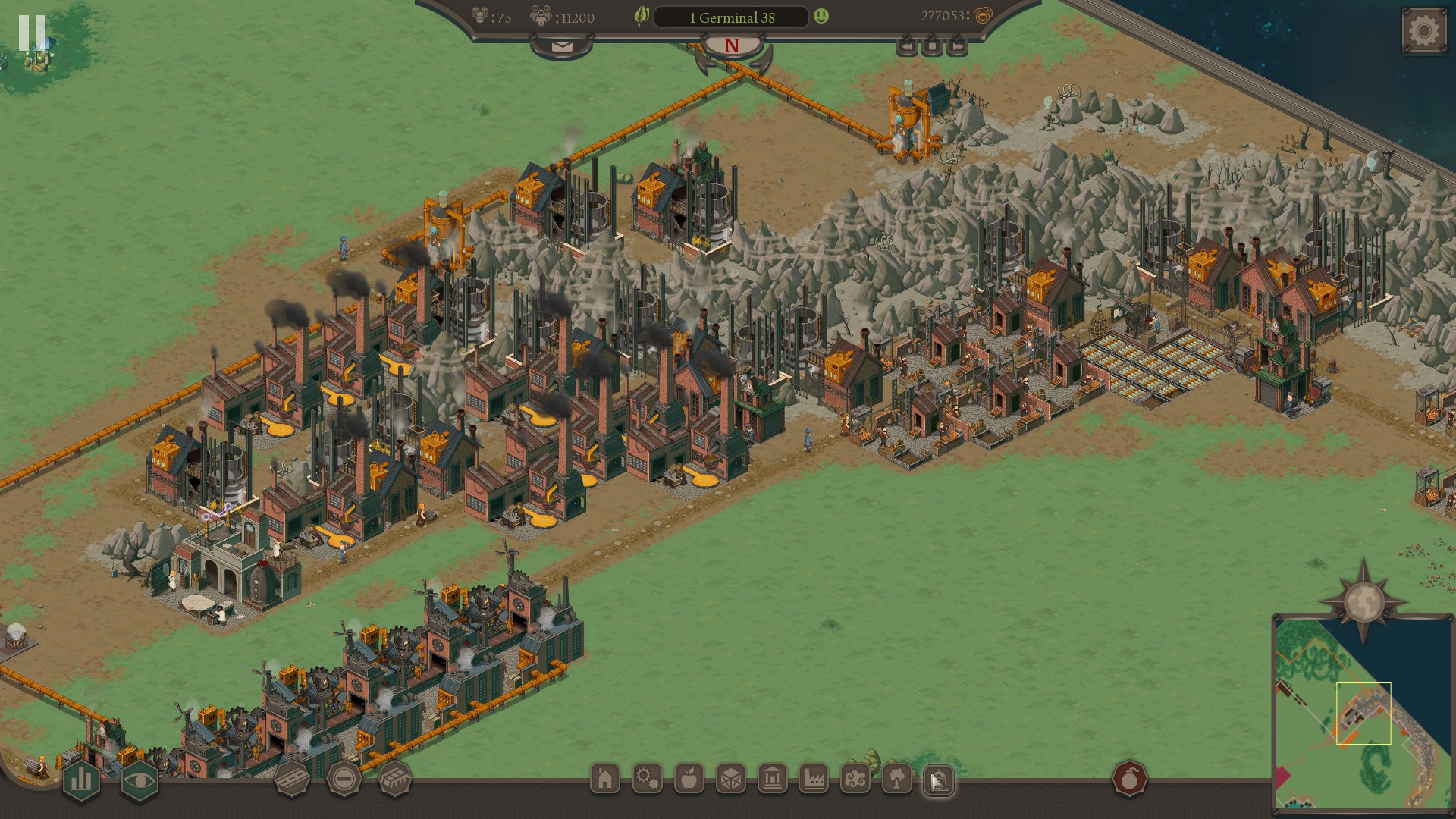Open the columned civic building category
The height and width of the screenshot is (819, 1456).
(772, 779)
